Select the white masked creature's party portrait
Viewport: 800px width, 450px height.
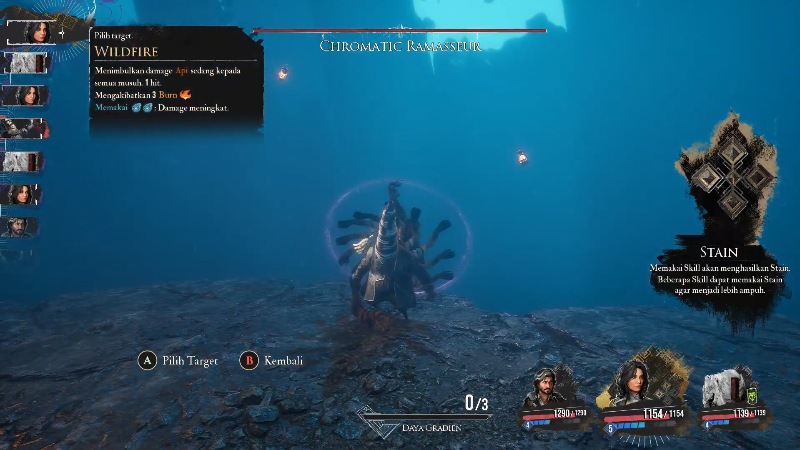click(x=723, y=386)
